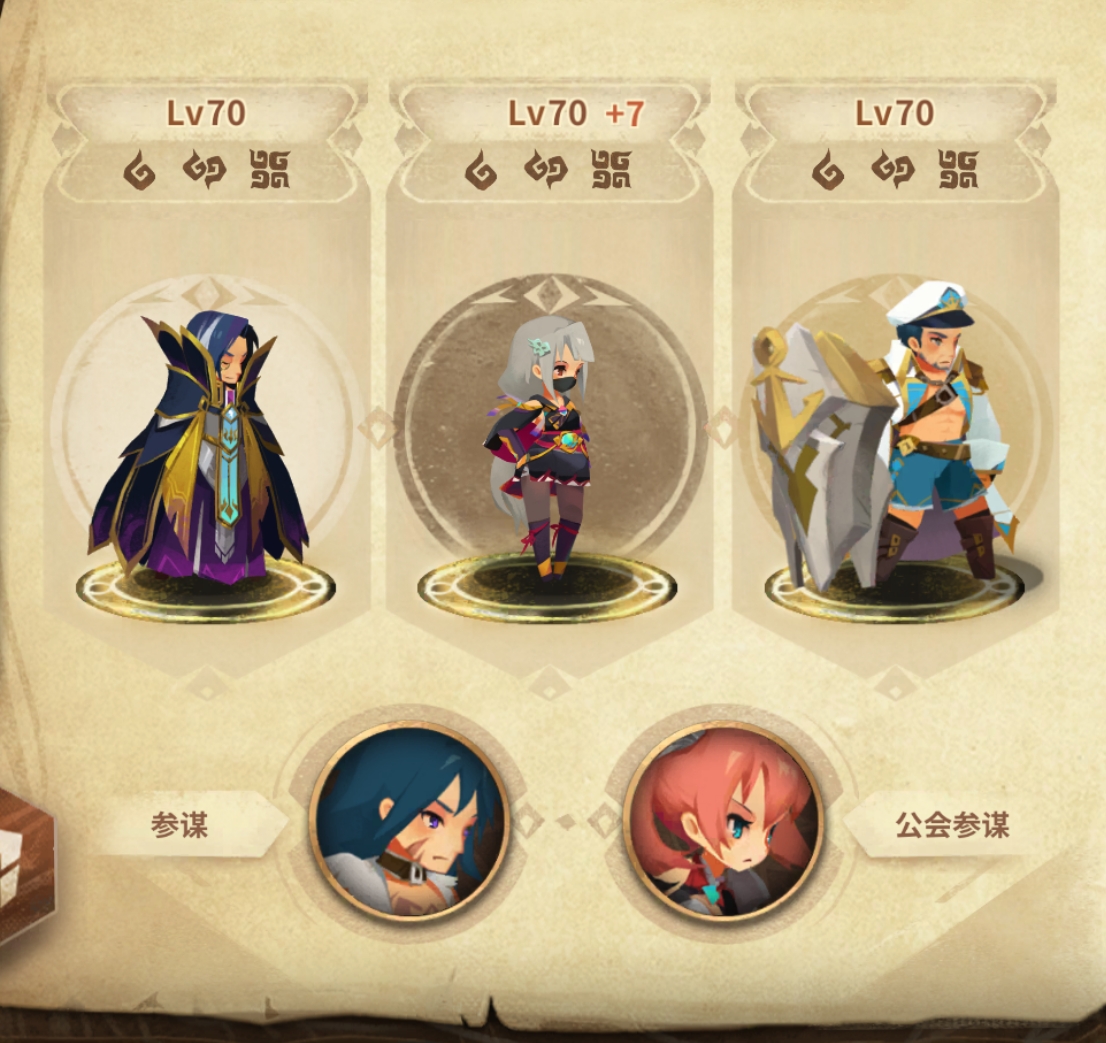Screen dimensions: 1106x1043
Task: Select the purple-robed mage hero slot
Action: click(205, 450)
